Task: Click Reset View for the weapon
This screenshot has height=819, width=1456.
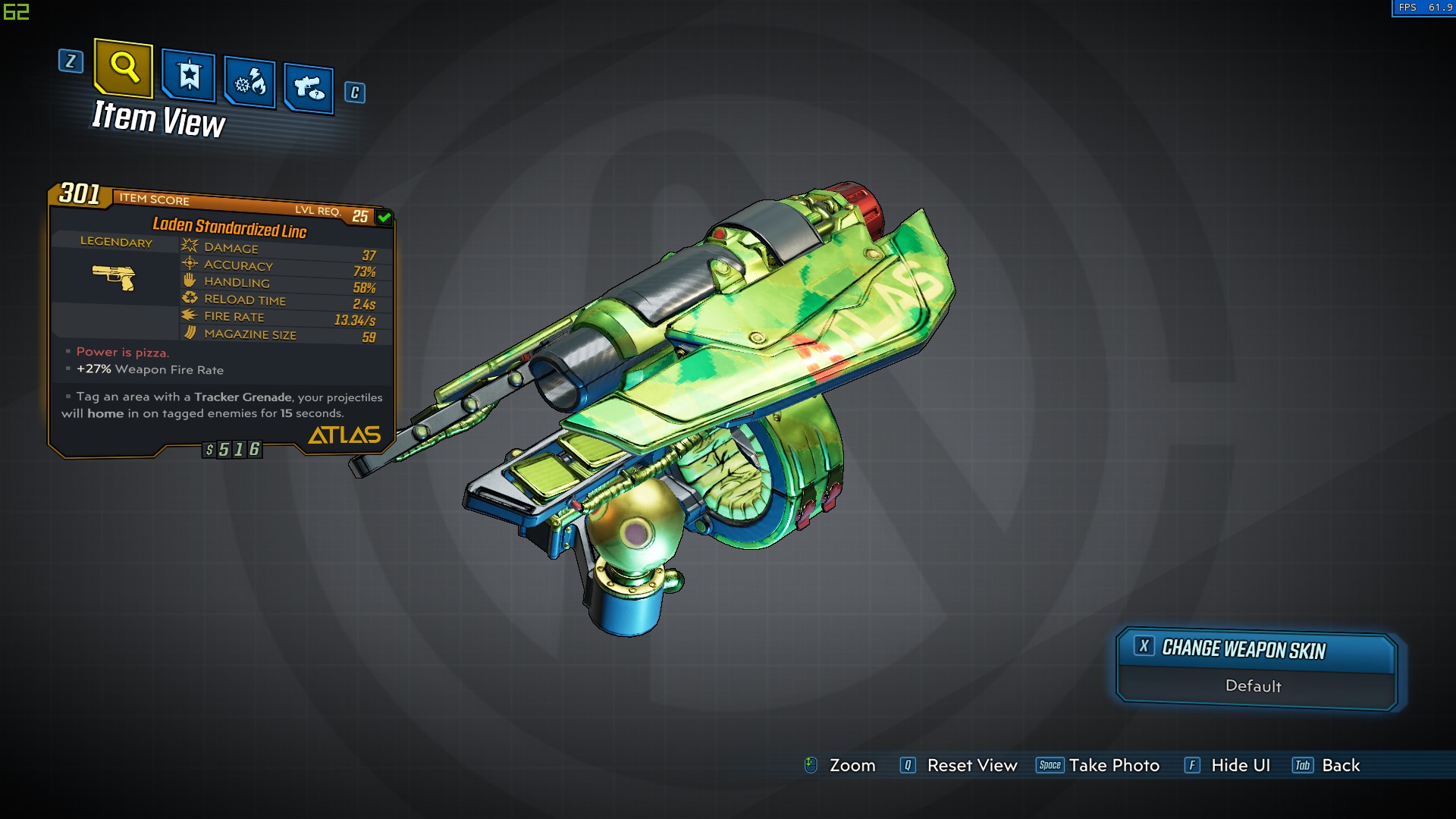Action: (971, 766)
